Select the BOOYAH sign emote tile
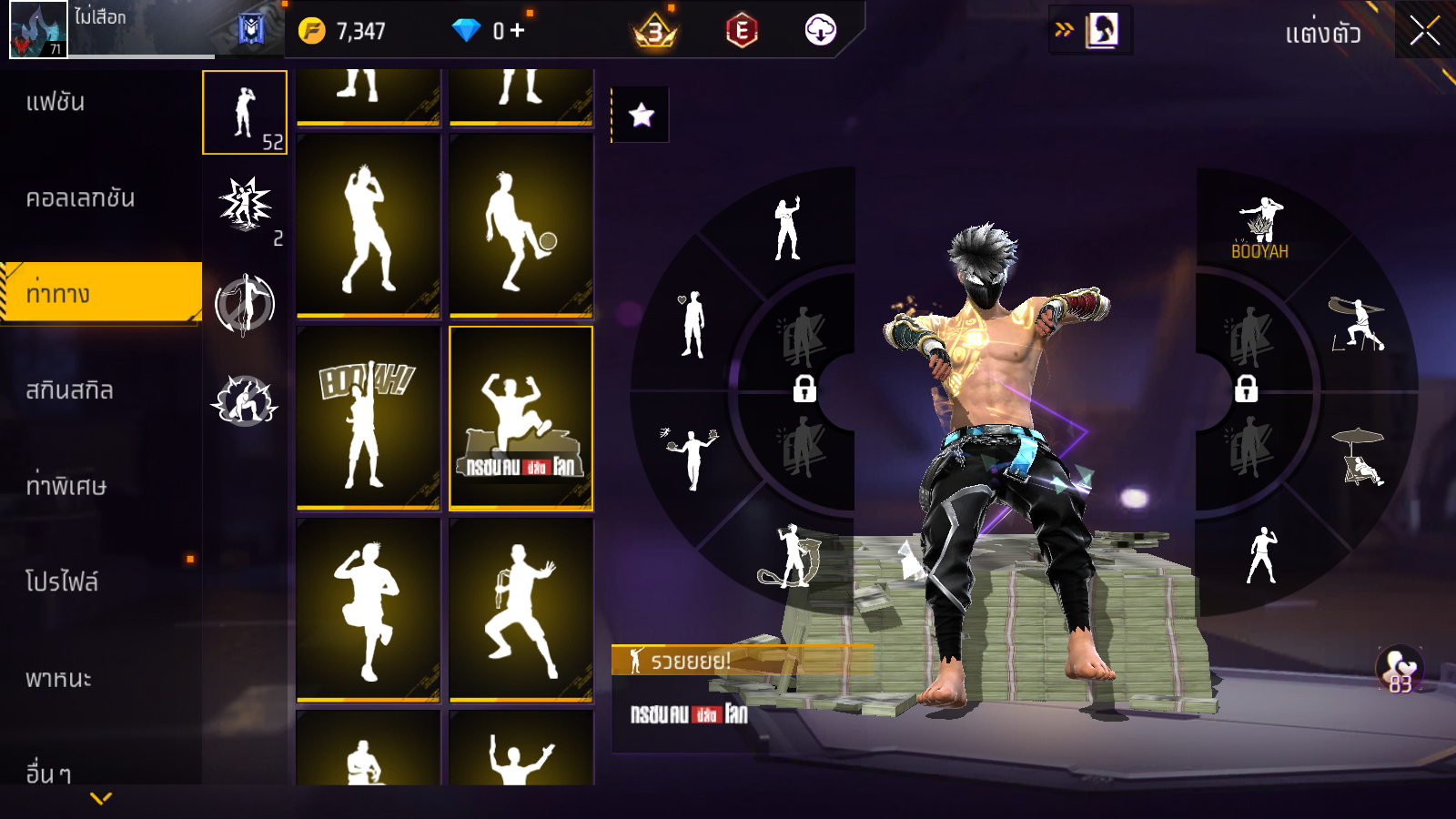 pyautogui.click(x=368, y=419)
